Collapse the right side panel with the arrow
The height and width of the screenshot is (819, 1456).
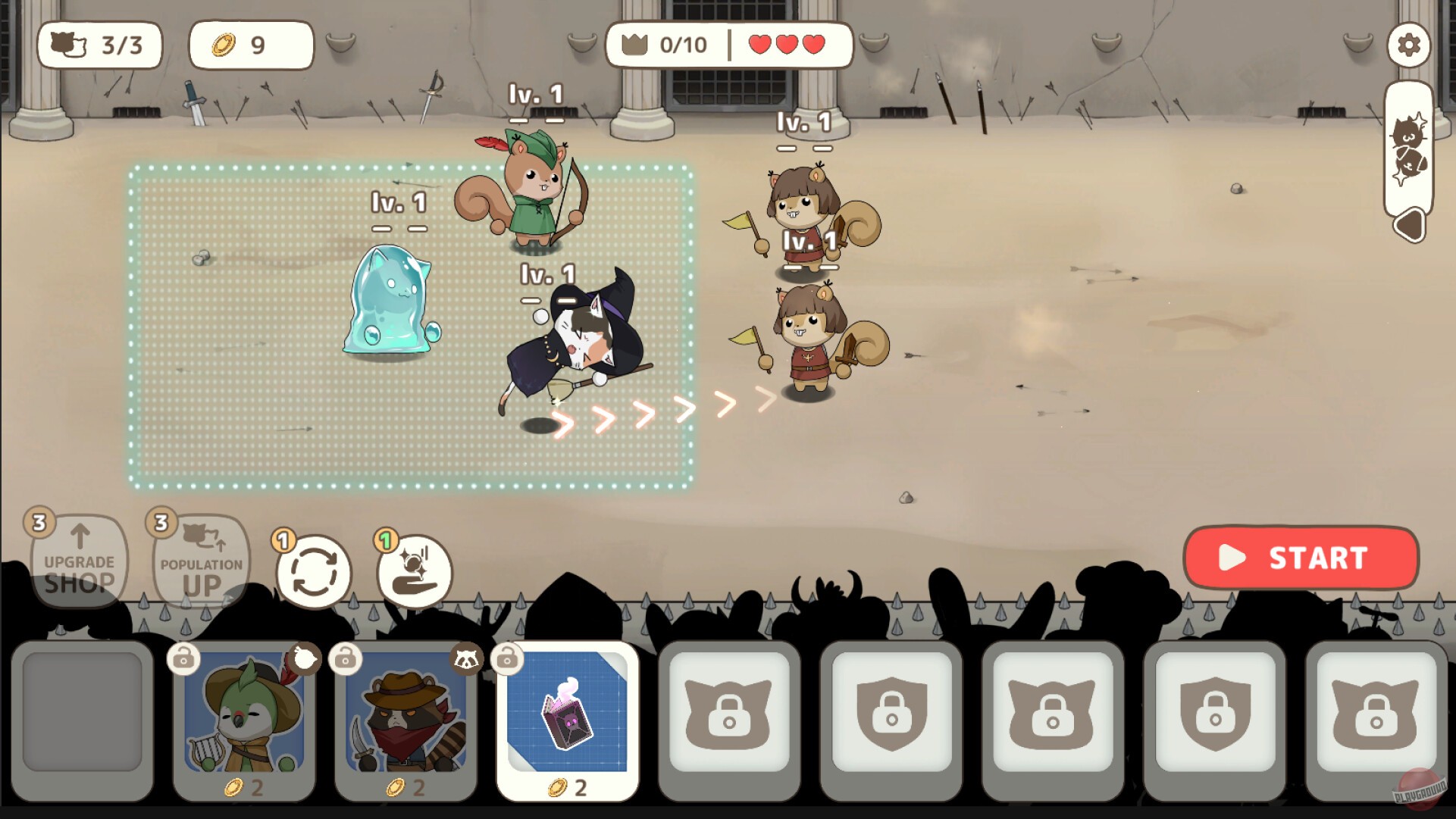coord(1411,225)
